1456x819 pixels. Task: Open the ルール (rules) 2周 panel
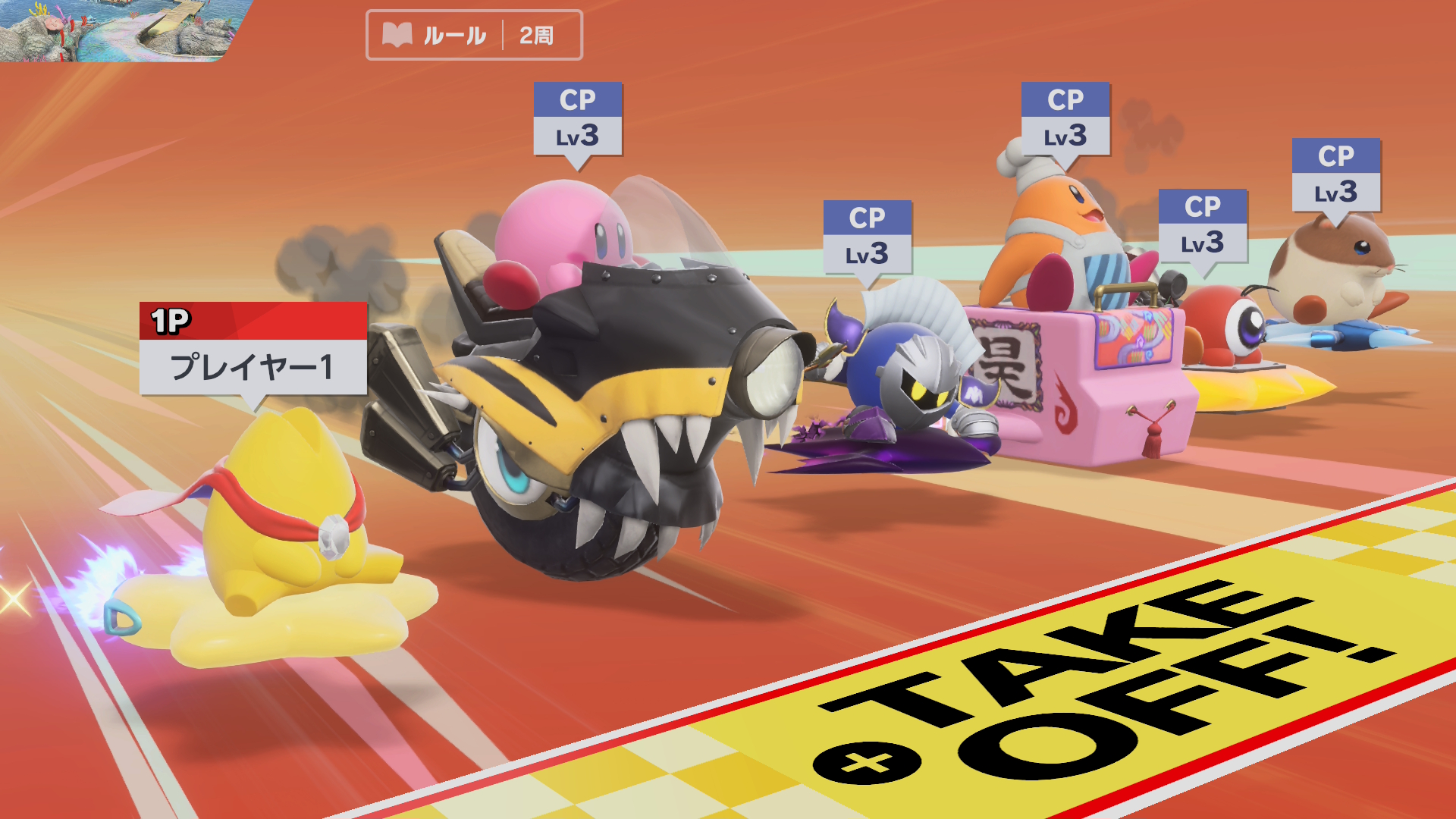[x=474, y=35]
